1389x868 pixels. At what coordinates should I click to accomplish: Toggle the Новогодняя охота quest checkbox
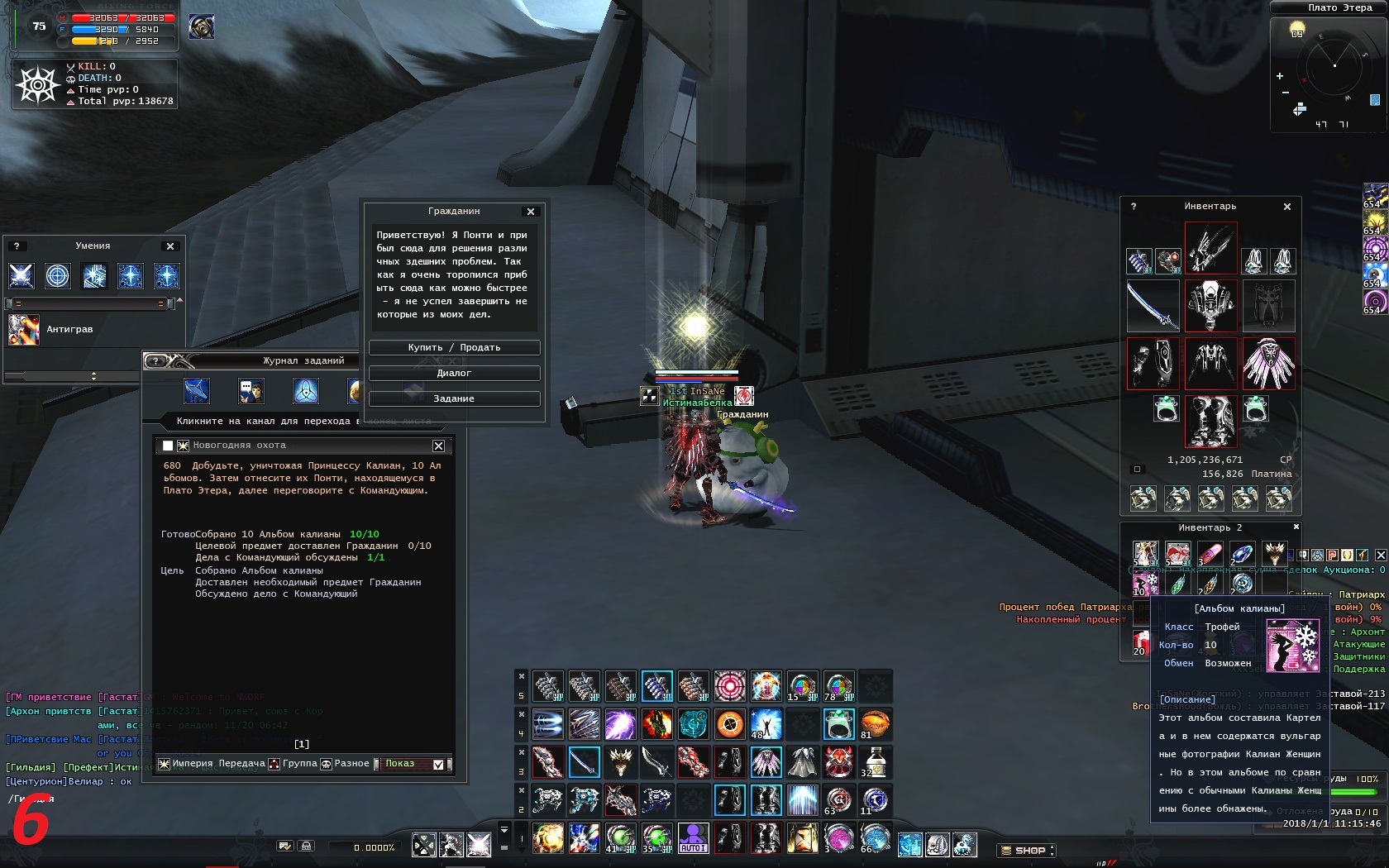point(168,446)
